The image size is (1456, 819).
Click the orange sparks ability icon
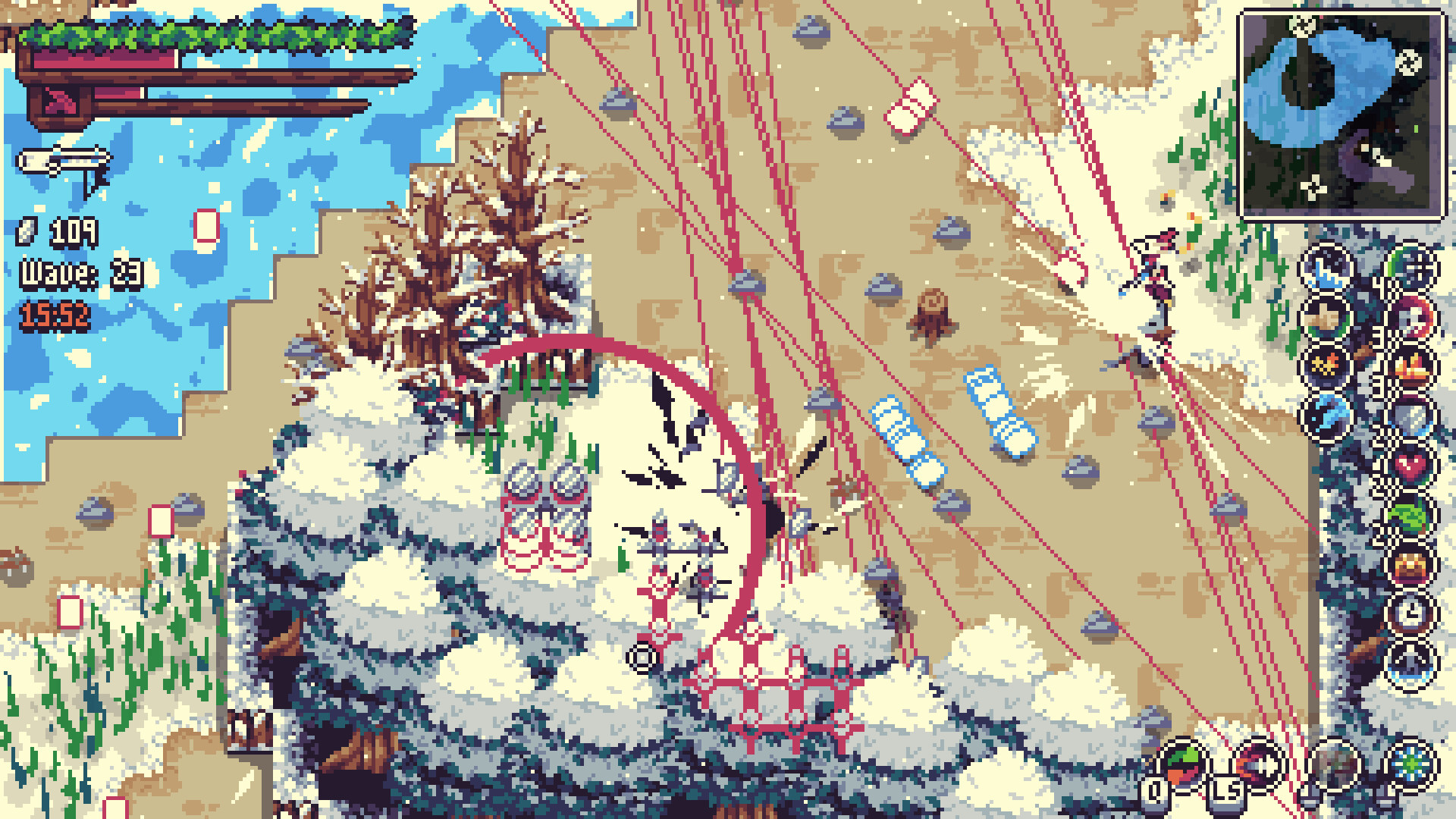tap(1326, 367)
